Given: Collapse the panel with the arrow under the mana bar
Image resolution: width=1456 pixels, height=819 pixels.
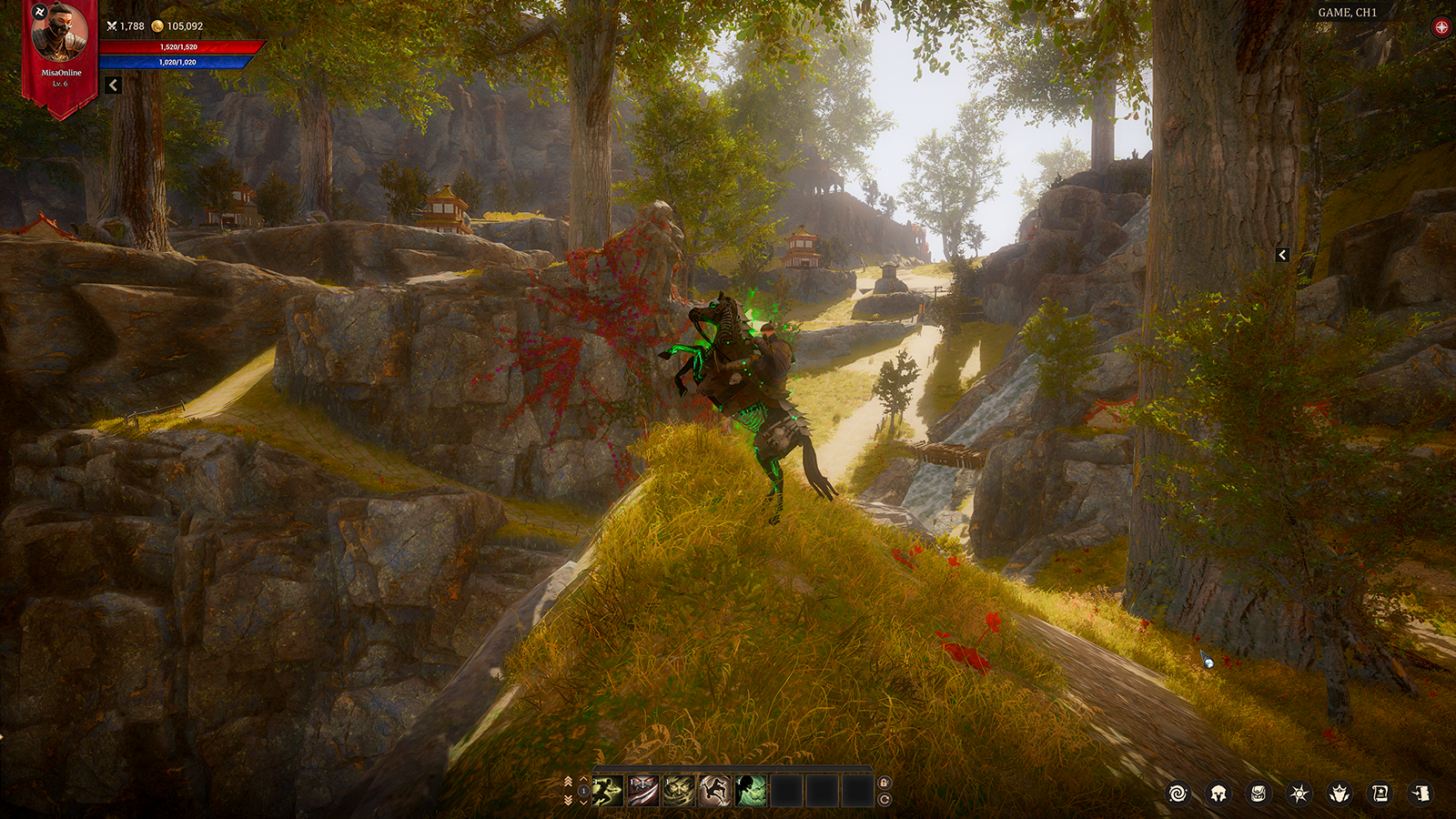Looking at the screenshot, I should 113,85.
